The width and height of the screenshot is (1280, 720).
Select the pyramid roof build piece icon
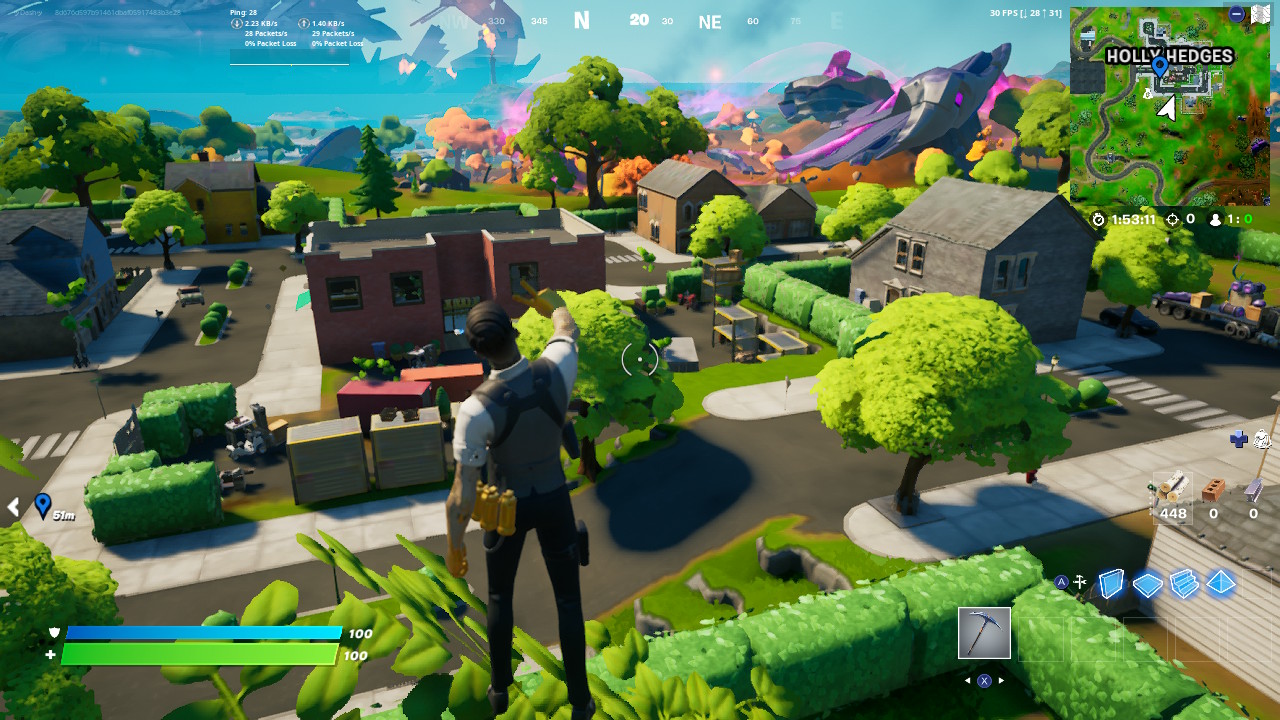(x=1221, y=581)
